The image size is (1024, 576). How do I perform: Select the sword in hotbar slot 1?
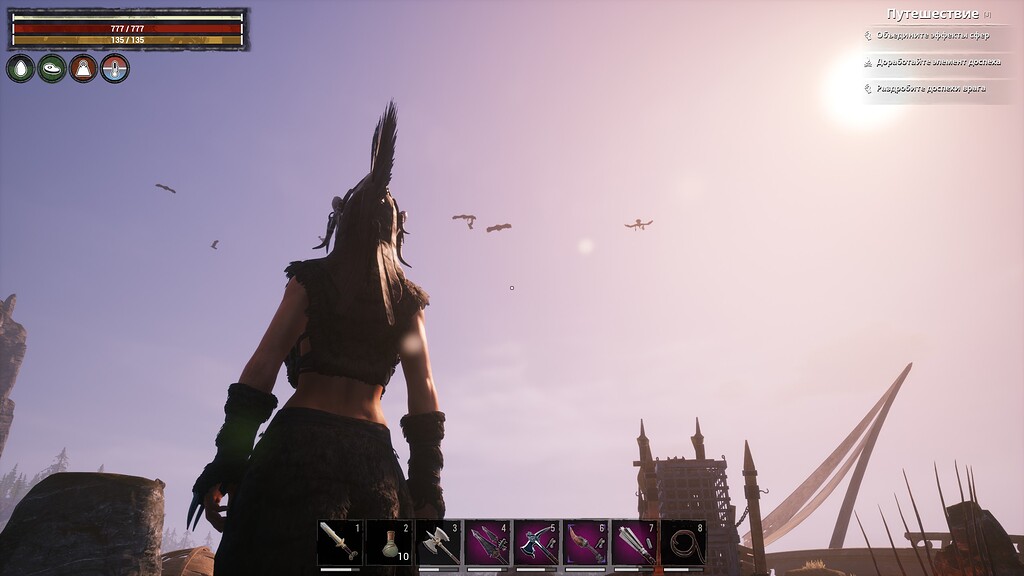pos(340,543)
